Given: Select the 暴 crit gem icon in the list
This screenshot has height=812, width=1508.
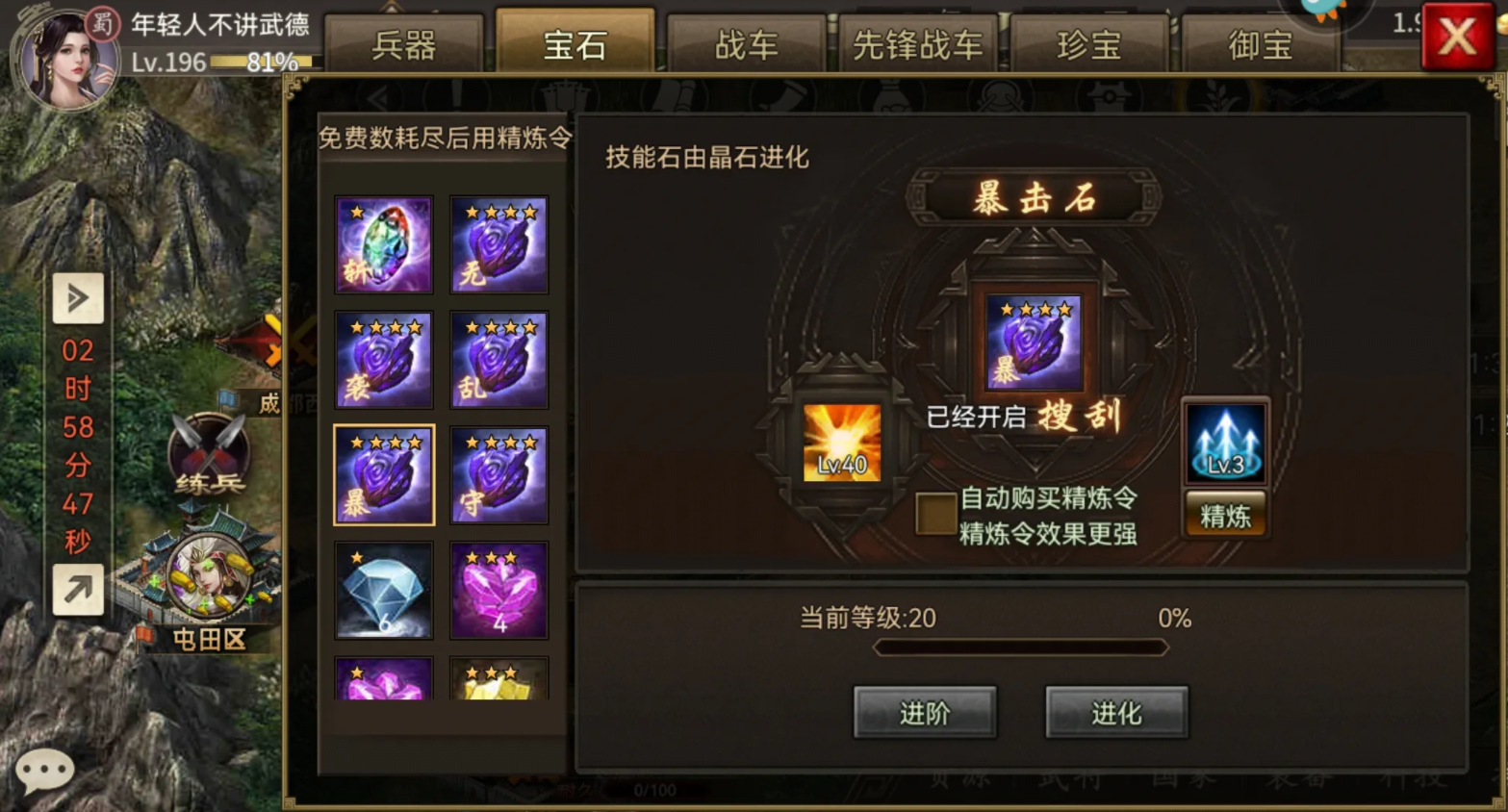Looking at the screenshot, I should [x=383, y=473].
